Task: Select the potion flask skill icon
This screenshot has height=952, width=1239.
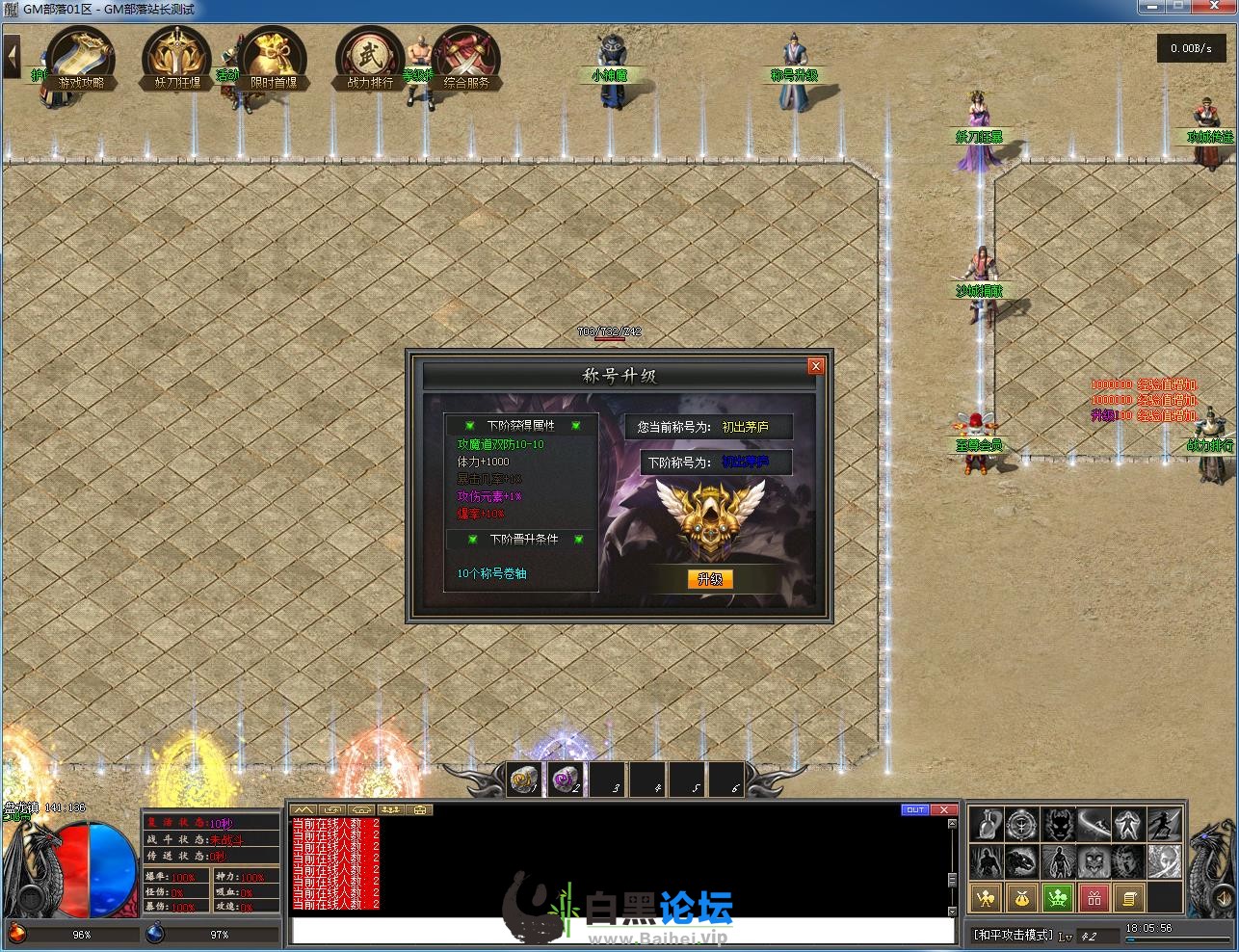Action: coord(986,826)
